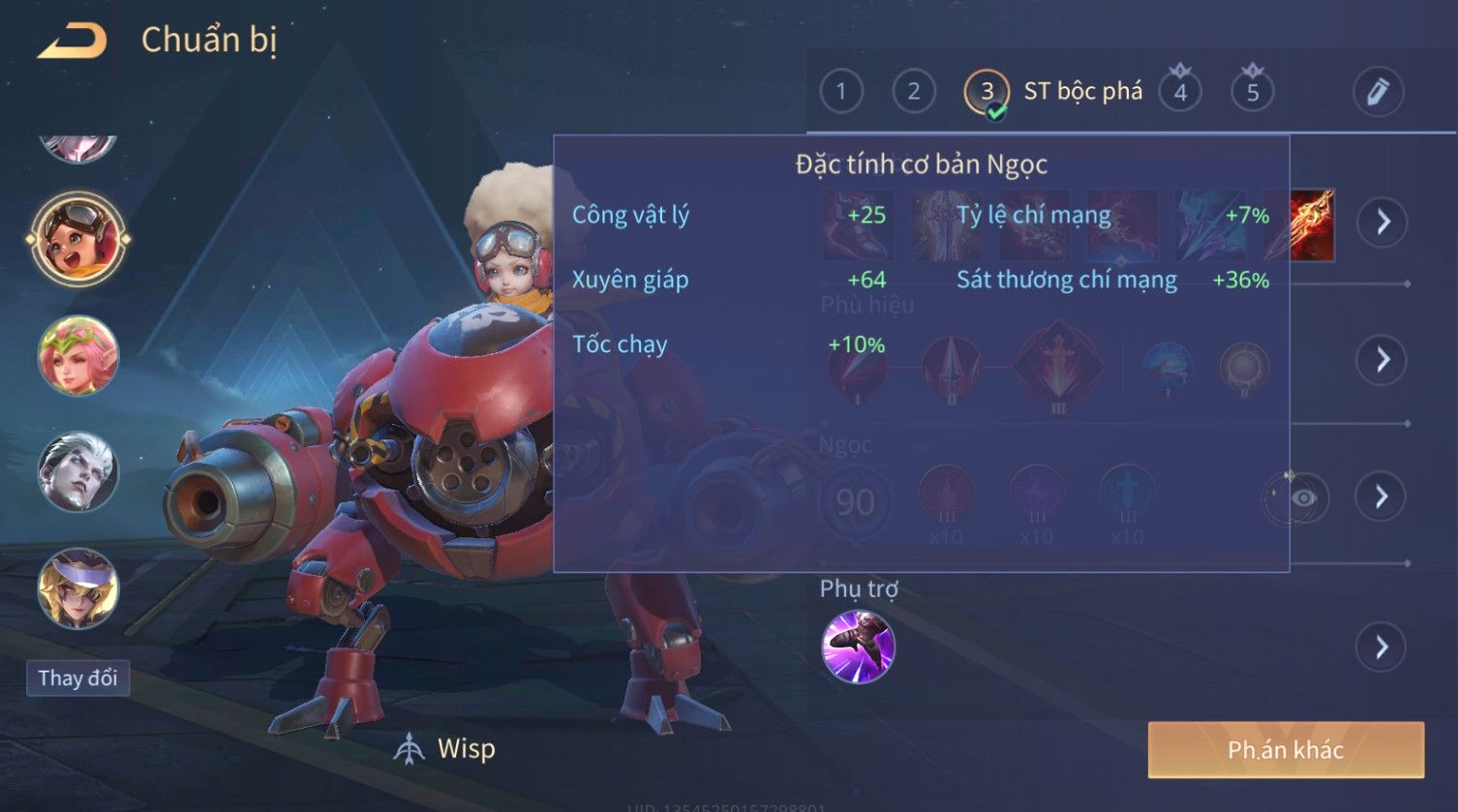Go back using the return arrow

click(x=72, y=41)
